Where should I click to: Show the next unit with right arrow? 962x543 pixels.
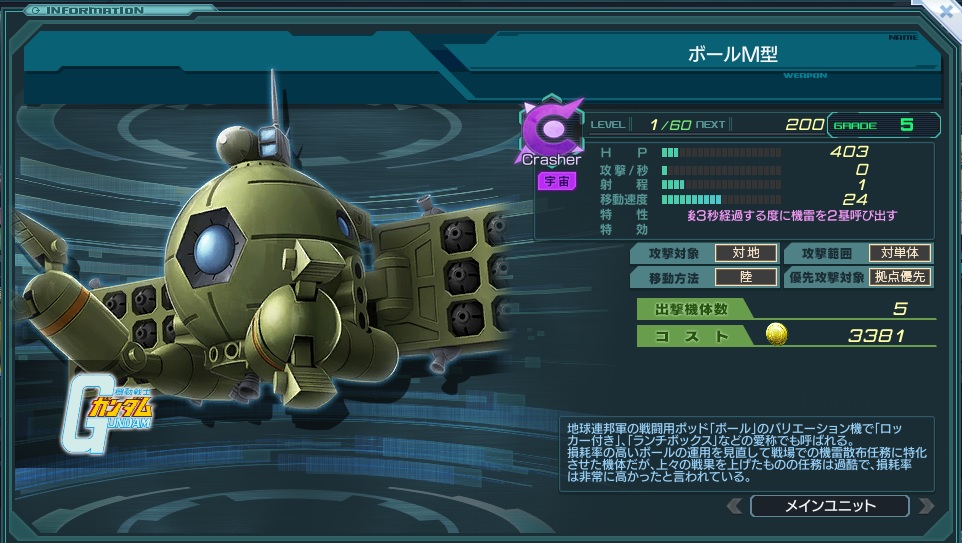pyautogui.click(x=925, y=506)
